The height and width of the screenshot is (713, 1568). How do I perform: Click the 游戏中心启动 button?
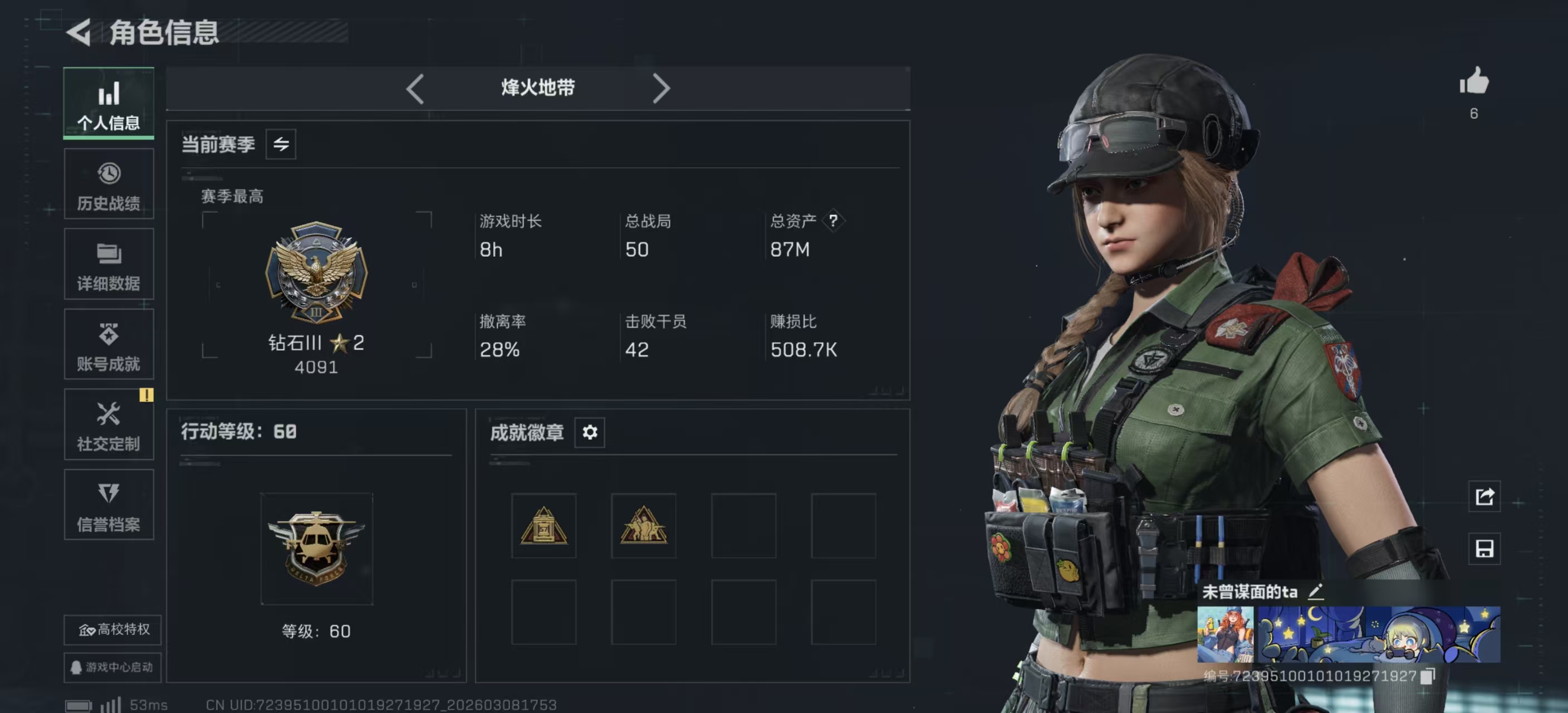111,668
